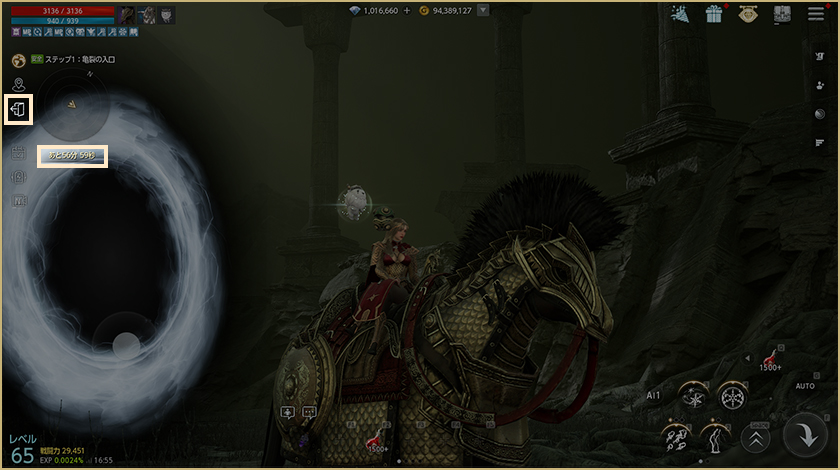Click the map pin location icon
The height and width of the screenshot is (470, 840).
19,84
